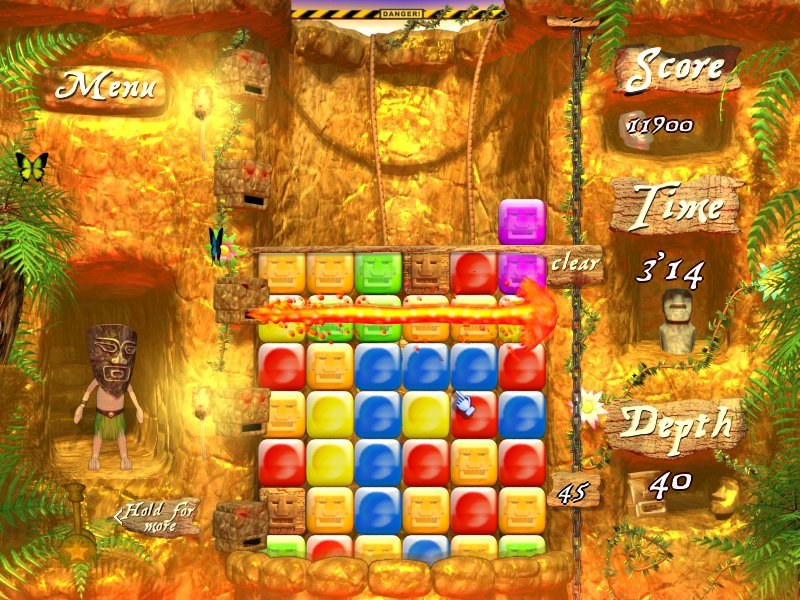The width and height of the screenshot is (800, 600).
Task: Pick the red ball block in the top row
Action: pos(474,272)
